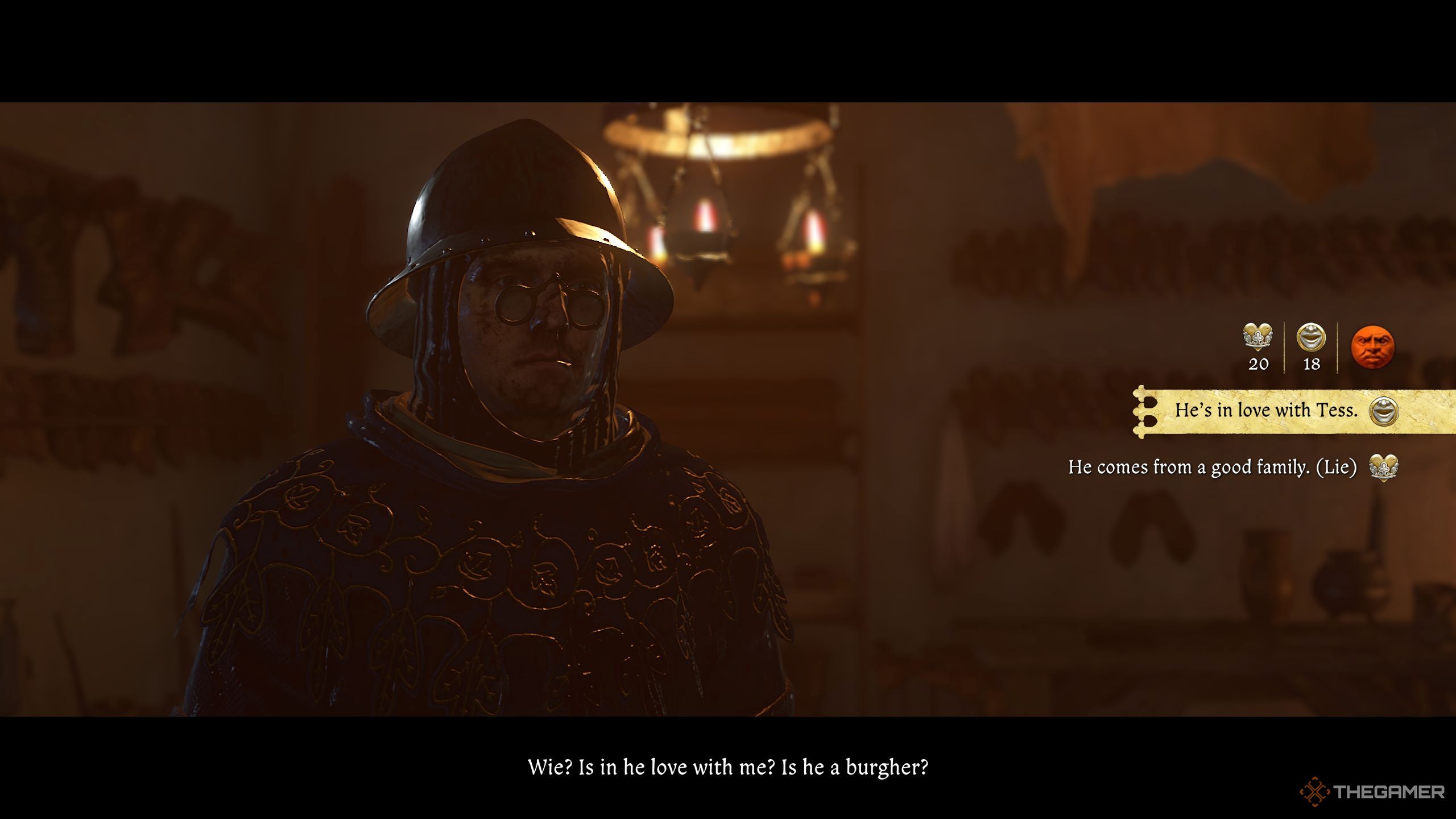Select "He comes from a good family. (Lie)"
1456x819 pixels.
coord(1212,468)
